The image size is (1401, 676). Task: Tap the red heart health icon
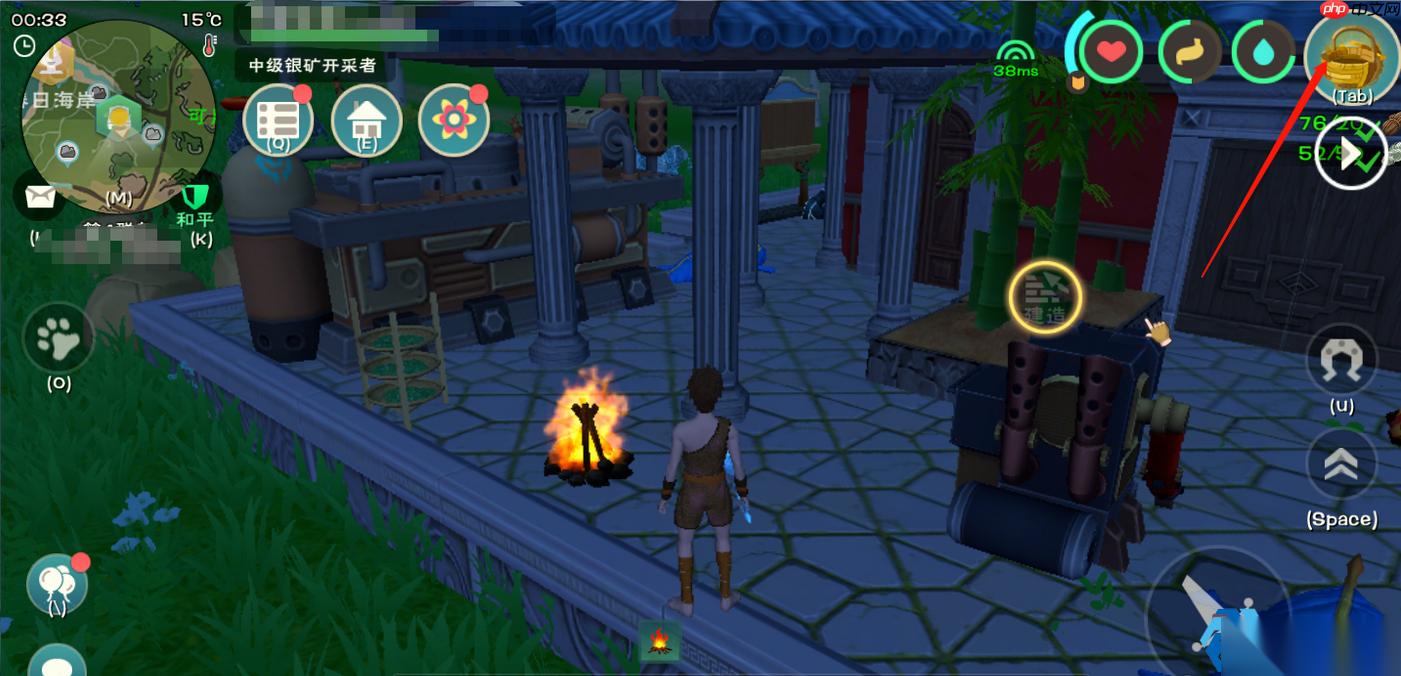(x=1111, y=52)
